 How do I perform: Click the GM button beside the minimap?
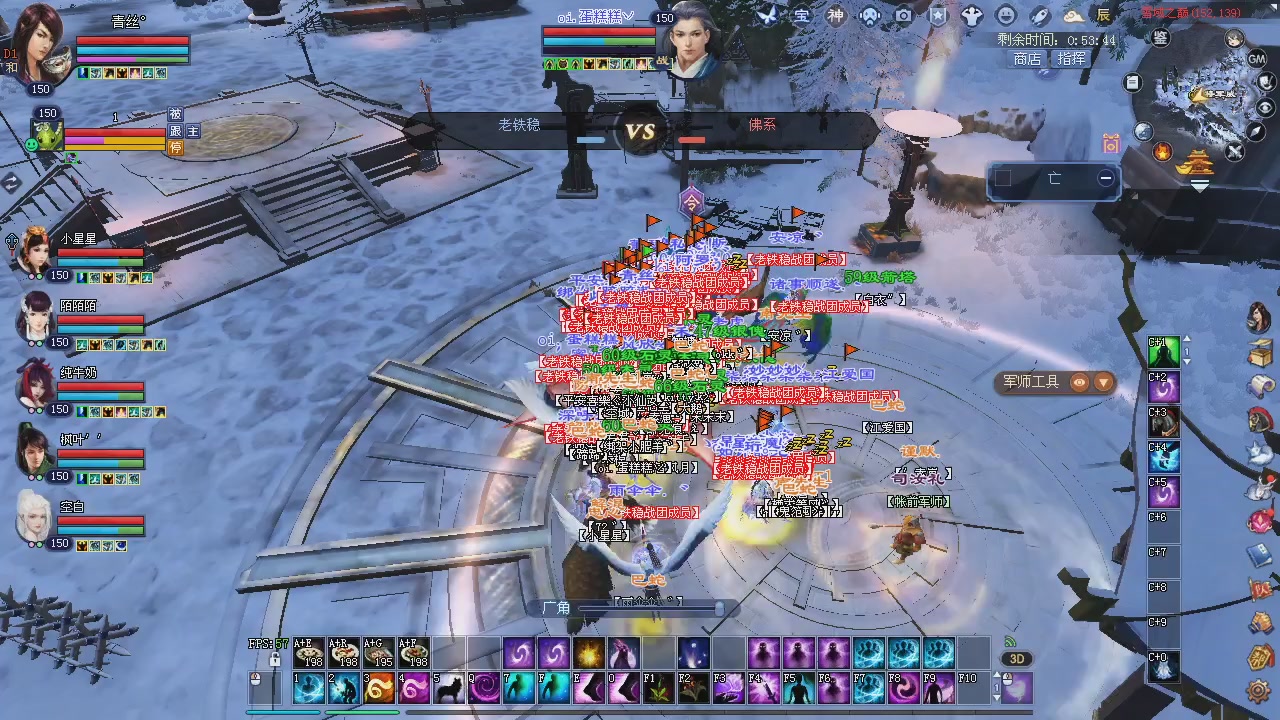click(1257, 59)
